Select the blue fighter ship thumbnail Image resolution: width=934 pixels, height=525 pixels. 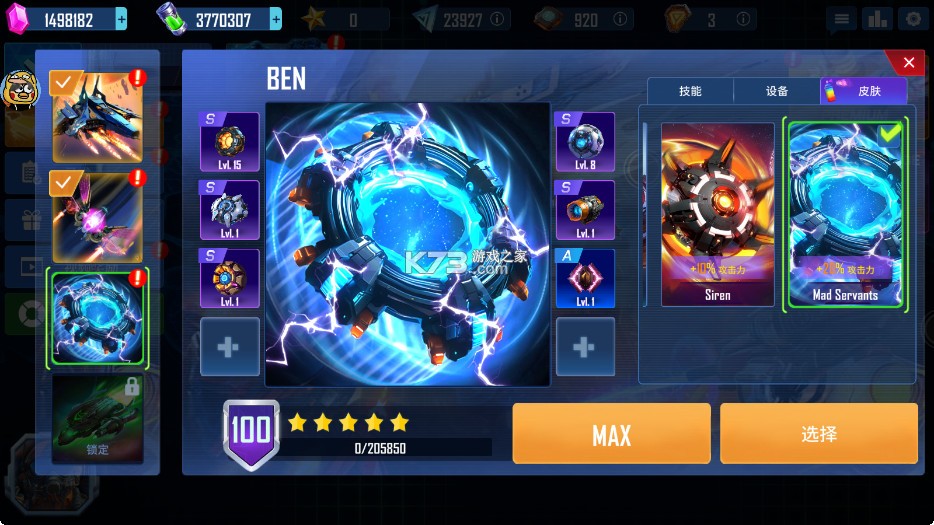97,117
